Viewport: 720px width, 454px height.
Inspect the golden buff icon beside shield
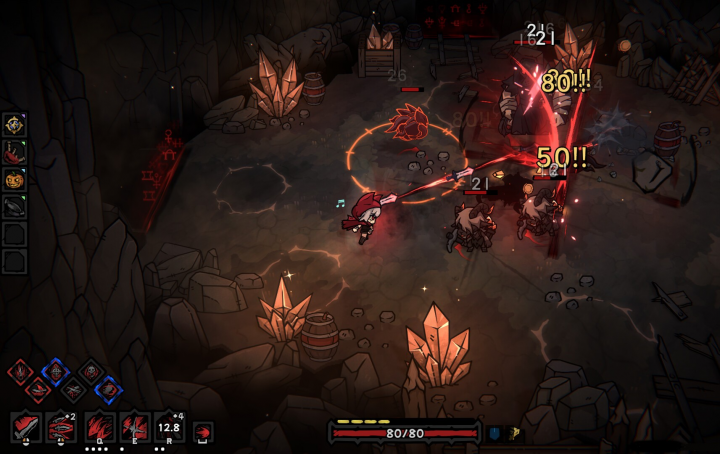point(515,433)
